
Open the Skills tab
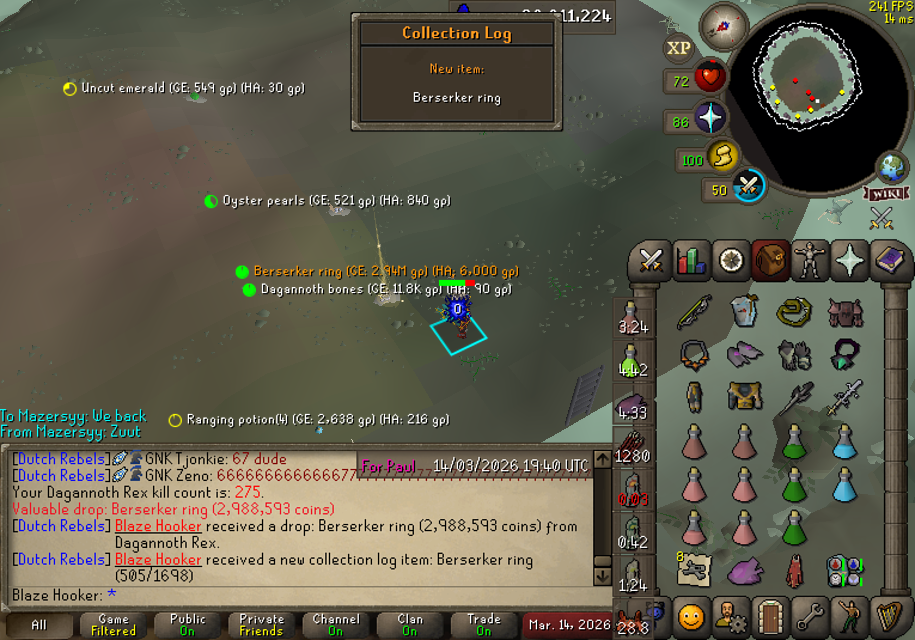point(690,261)
